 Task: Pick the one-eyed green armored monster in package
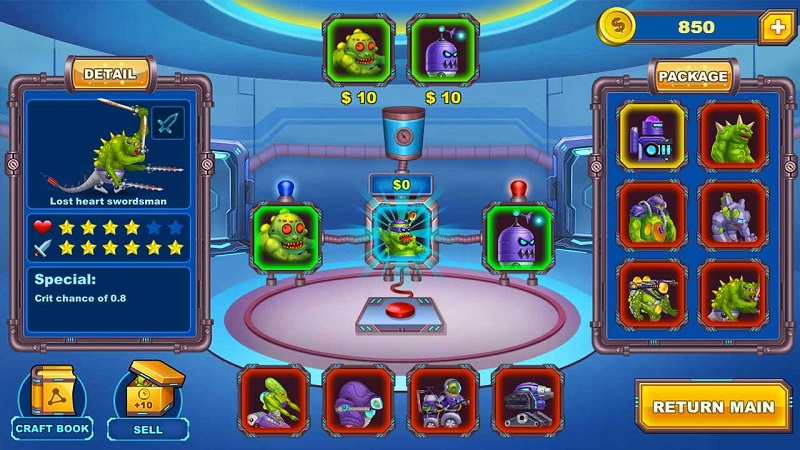651,214
